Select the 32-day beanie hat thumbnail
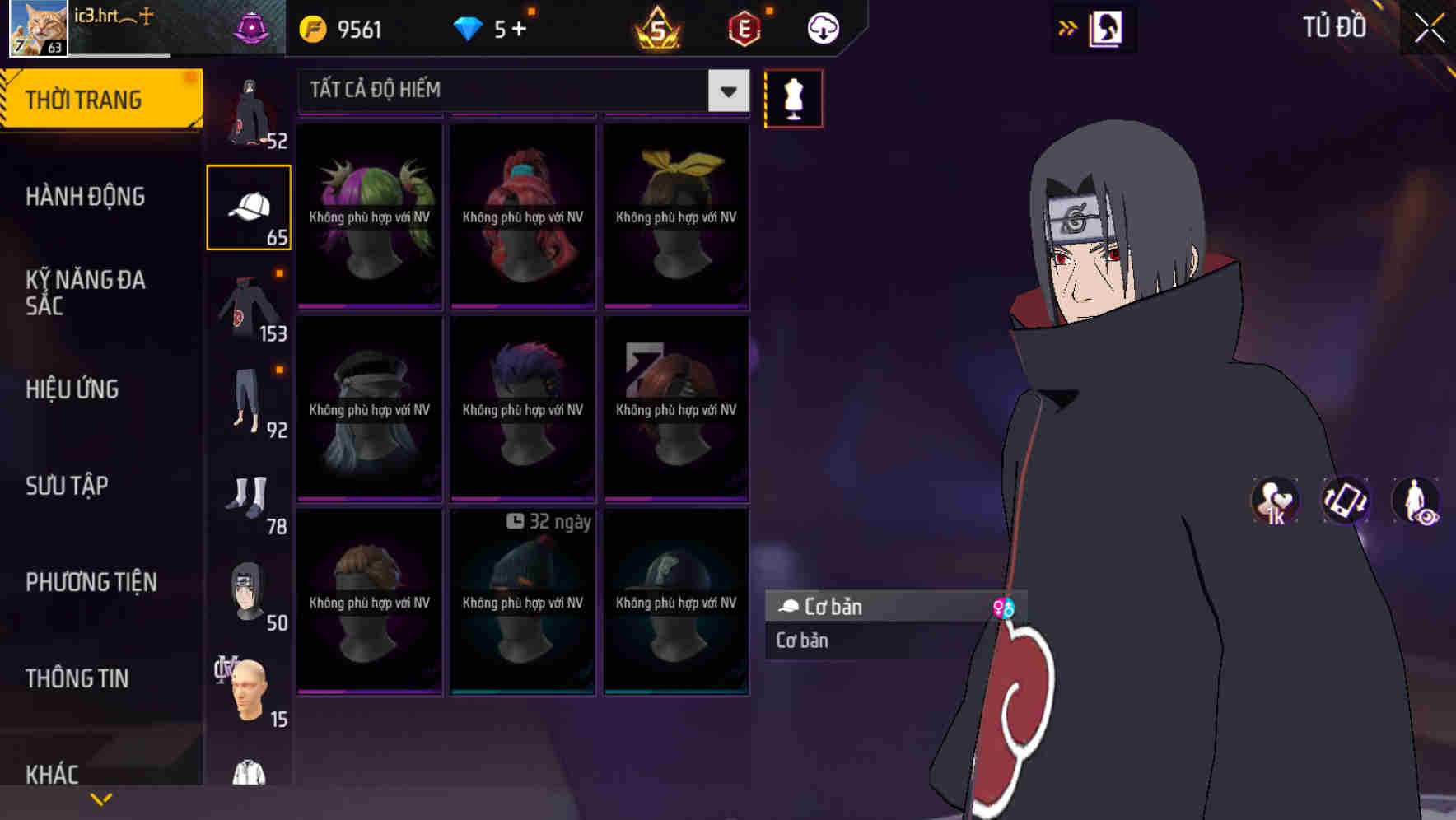Viewport: 1456px width, 820px height. 522,601
